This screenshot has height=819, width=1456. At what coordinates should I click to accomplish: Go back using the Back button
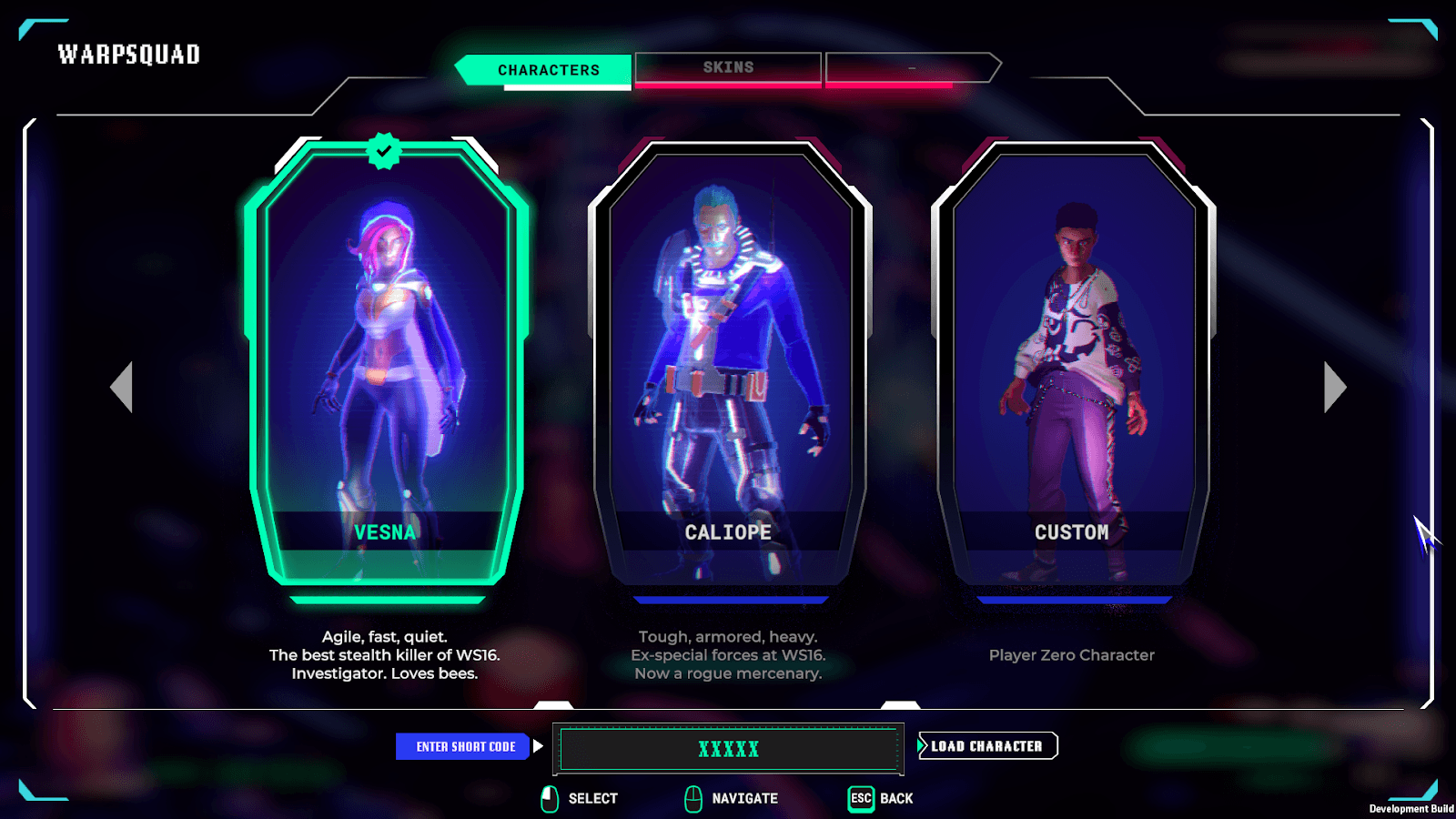click(881, 798)
